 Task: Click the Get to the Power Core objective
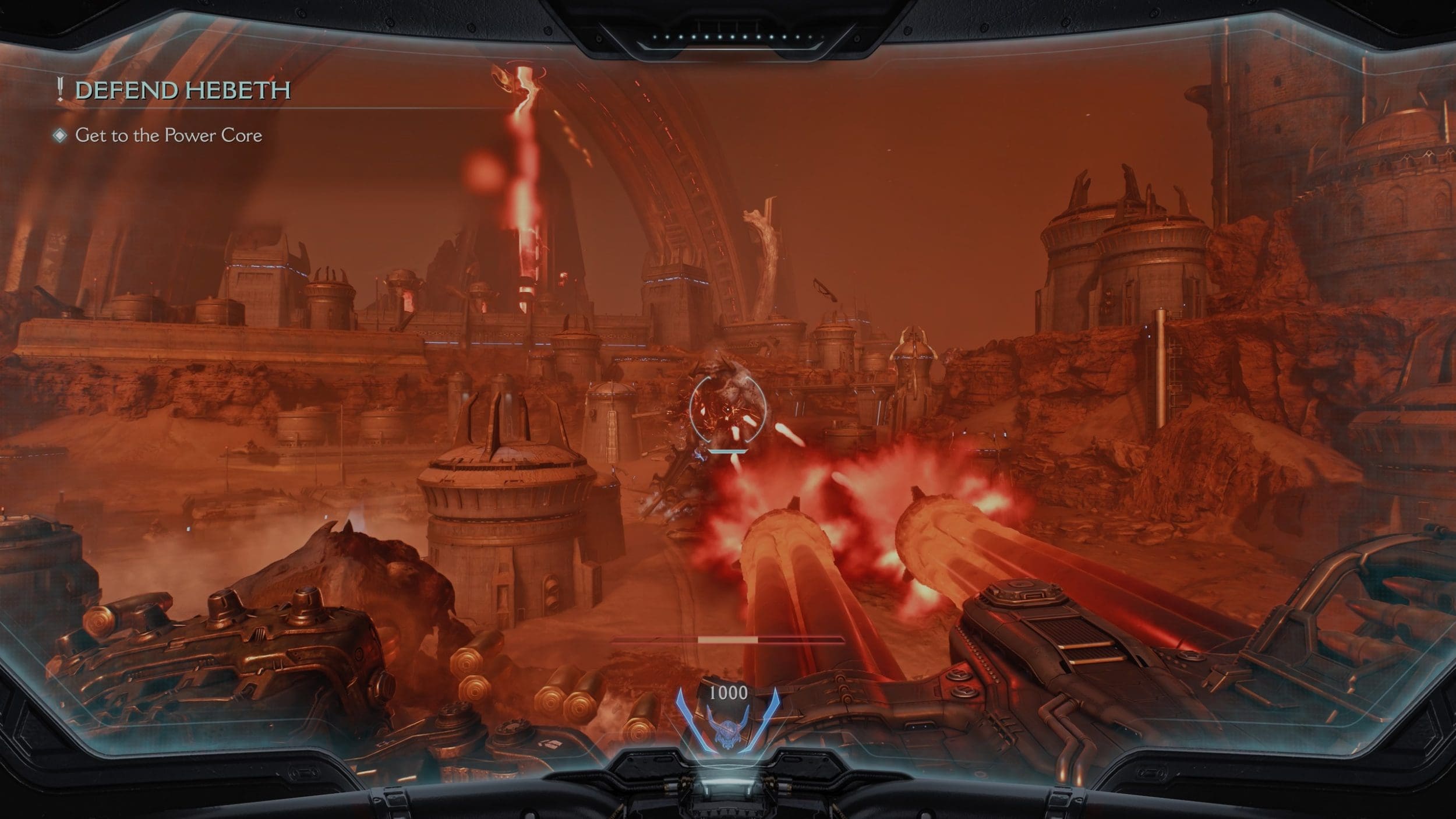coord(168,136)
